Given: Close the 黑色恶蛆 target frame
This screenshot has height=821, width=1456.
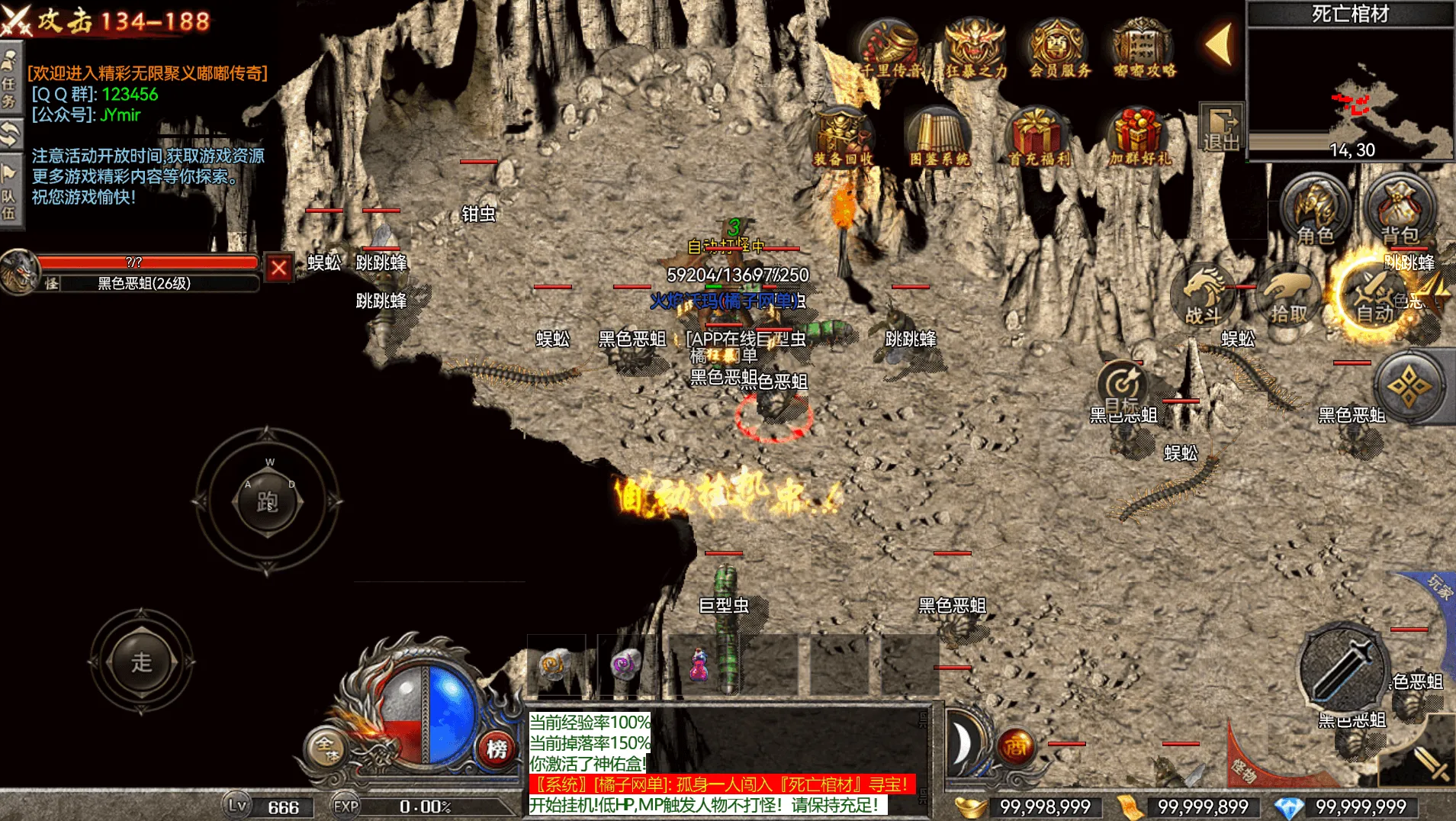Looking at the screenshot, I should click(x=278, y=268).
